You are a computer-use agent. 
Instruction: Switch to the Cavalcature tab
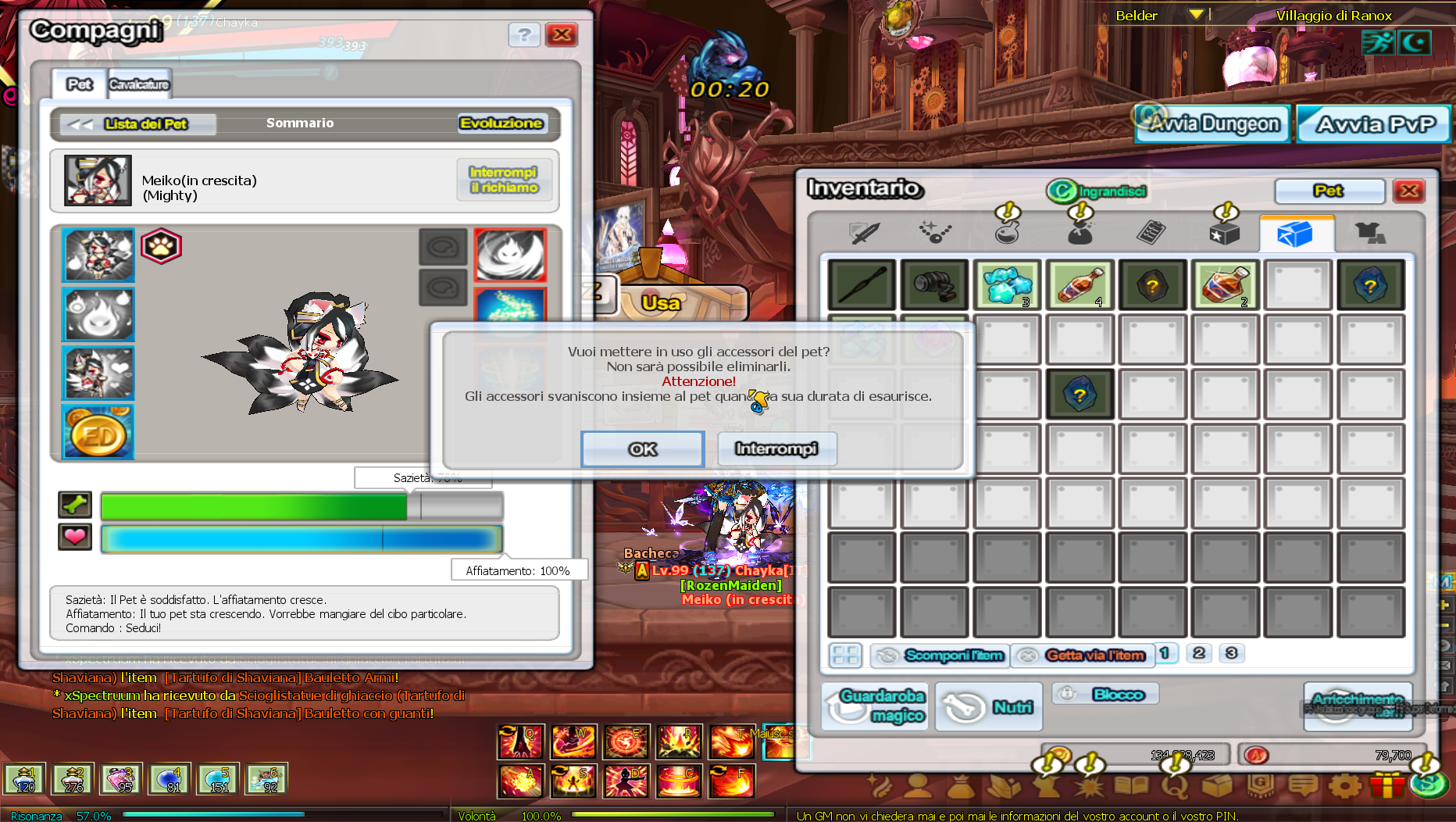coord(139,84)
